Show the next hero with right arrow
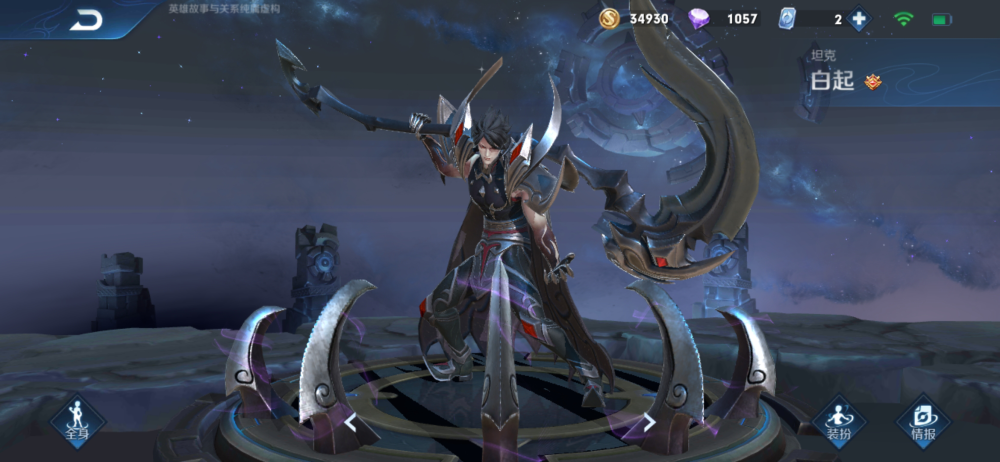1000x462 pixels. pyautogui.click(x=649, y=422)
